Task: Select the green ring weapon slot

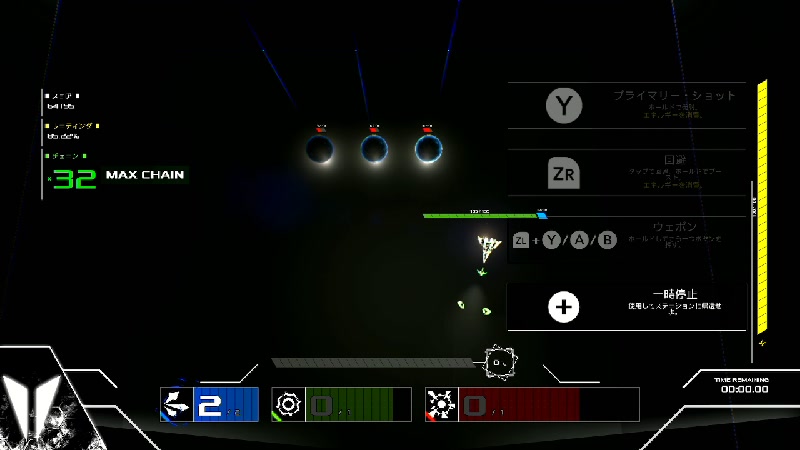Action: pos(341,404)
